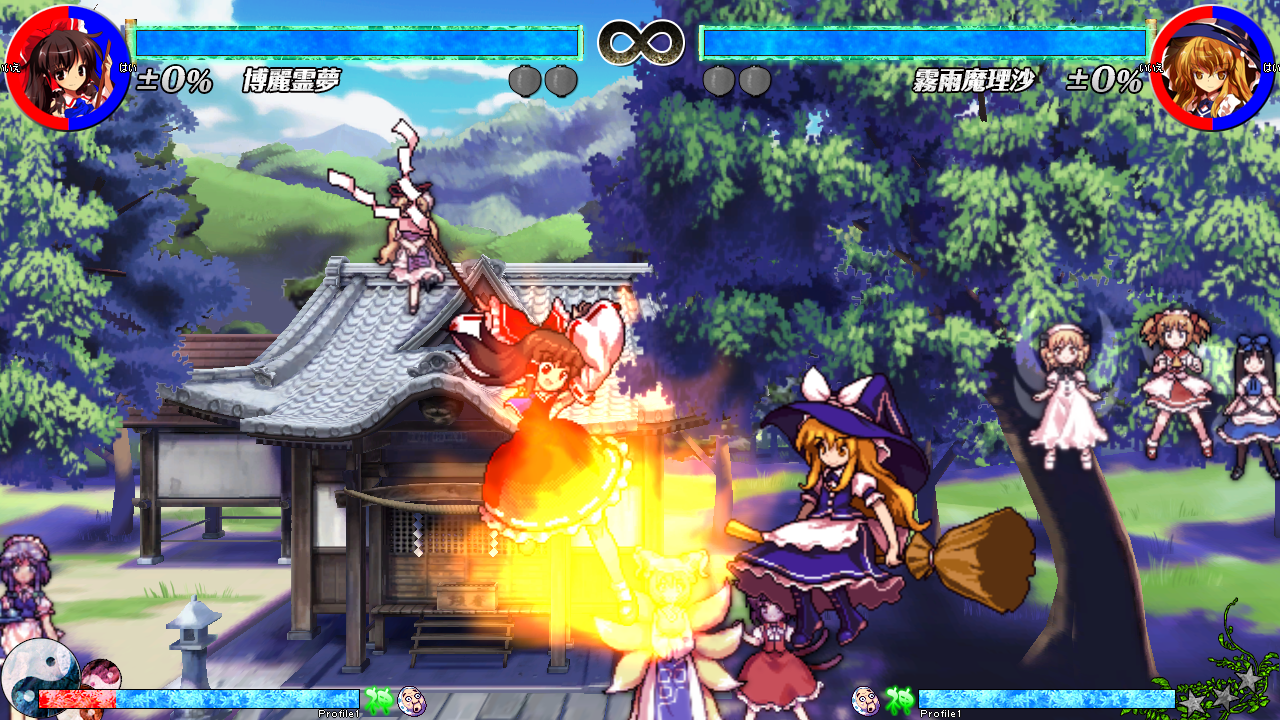
Task: Select the large yin-yang orb emblem
Action: 38,675
